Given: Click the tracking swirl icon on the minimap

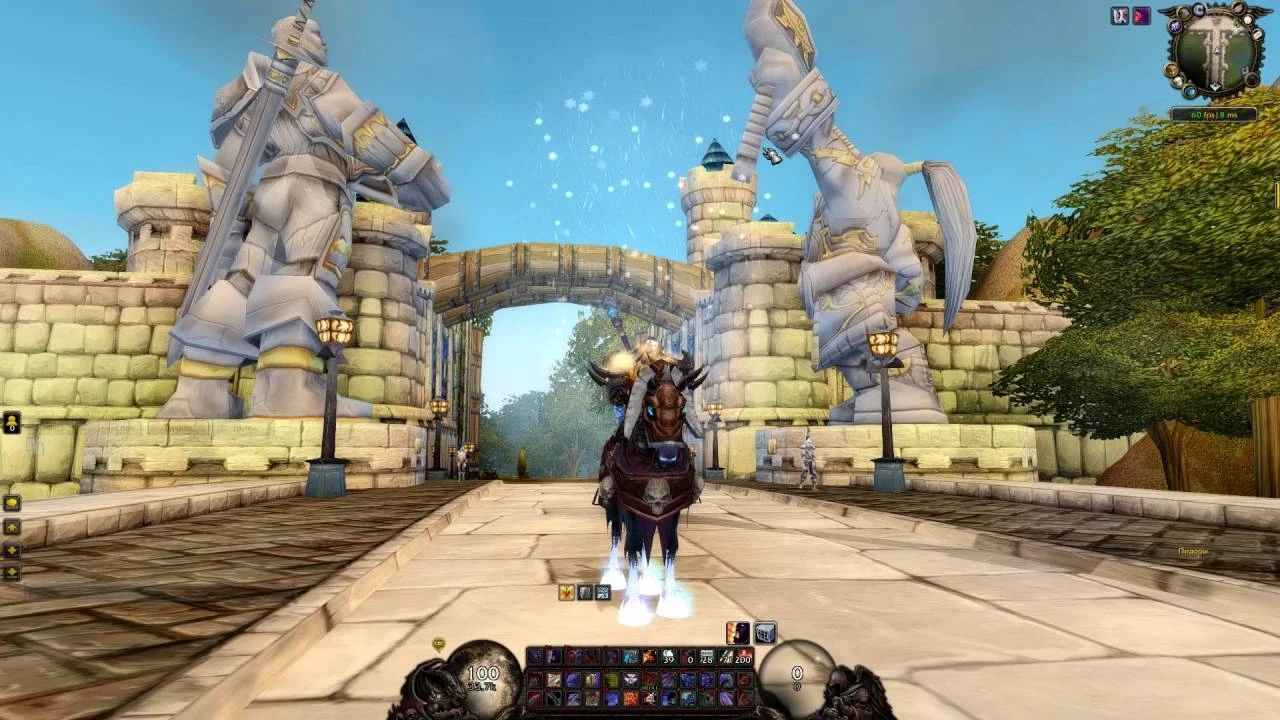Looking at the screenshot, I should tap(1175, 27).
